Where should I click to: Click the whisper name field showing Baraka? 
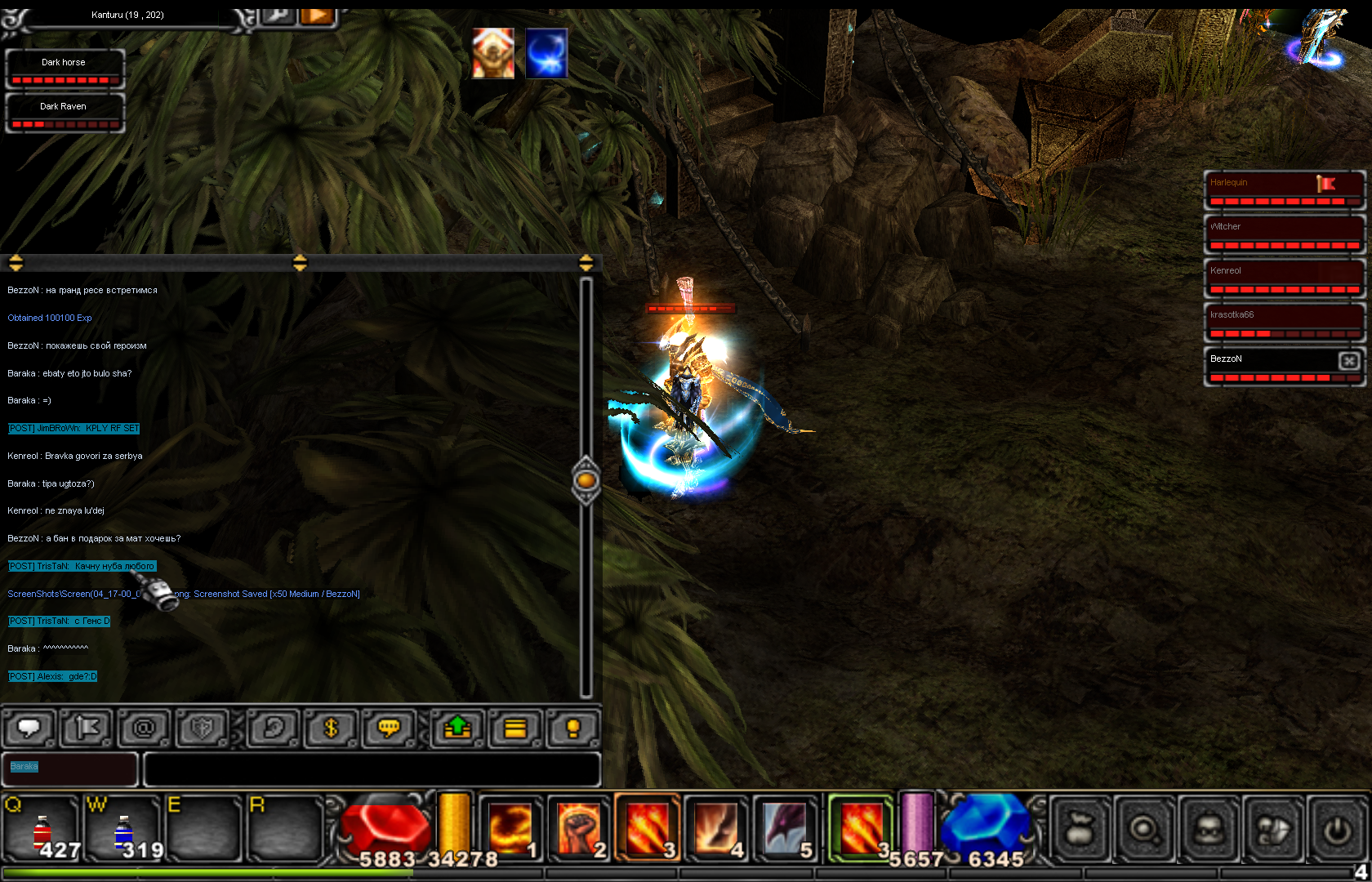point(69,768)
